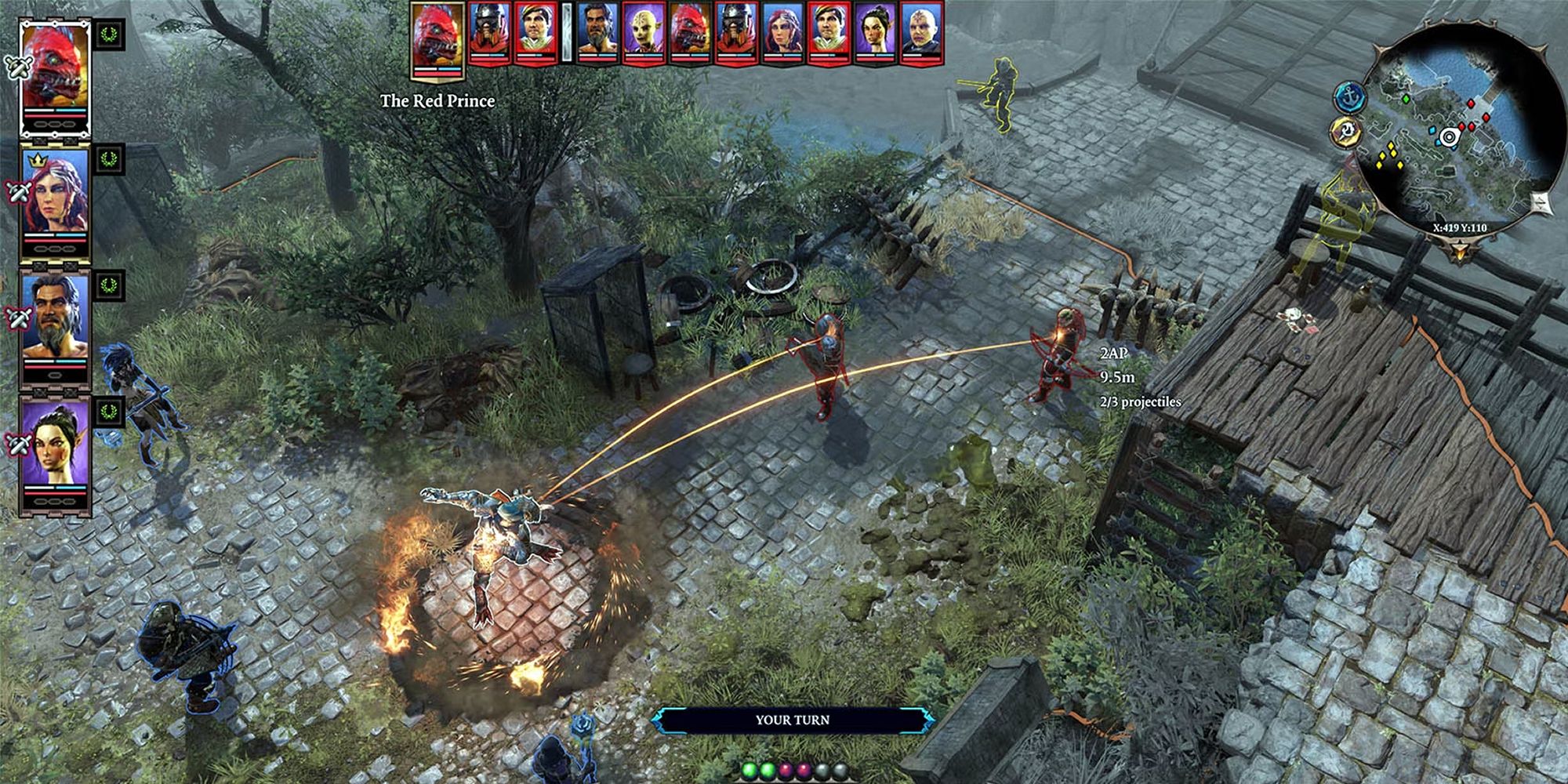Select the pale bald enemy portrait at the end of the initiative bar
Viewport: 1568px width, 784px height.
(x=923, y=33)
